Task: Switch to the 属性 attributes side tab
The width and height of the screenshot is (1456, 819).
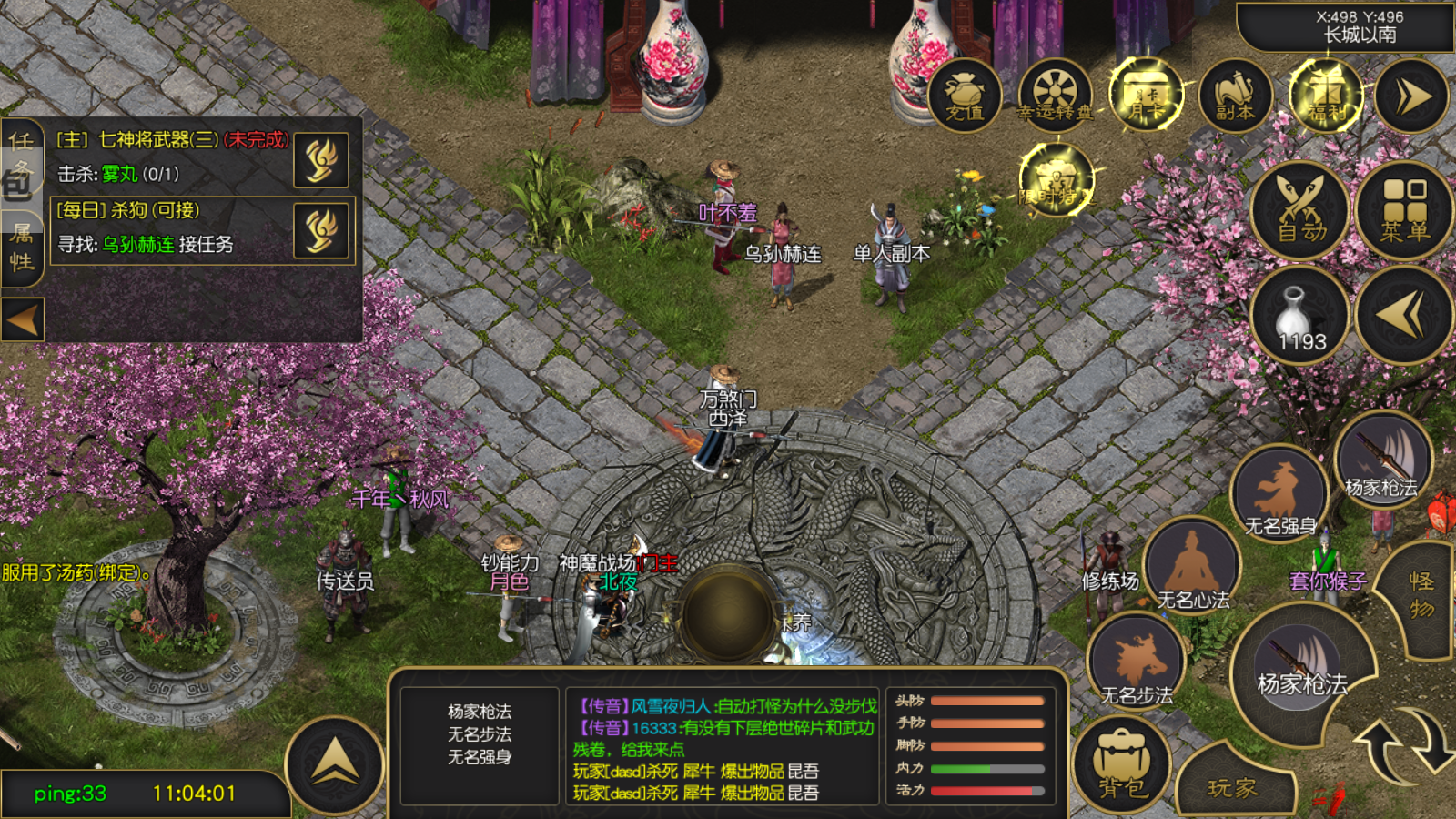Action: [x=22, y=248]
